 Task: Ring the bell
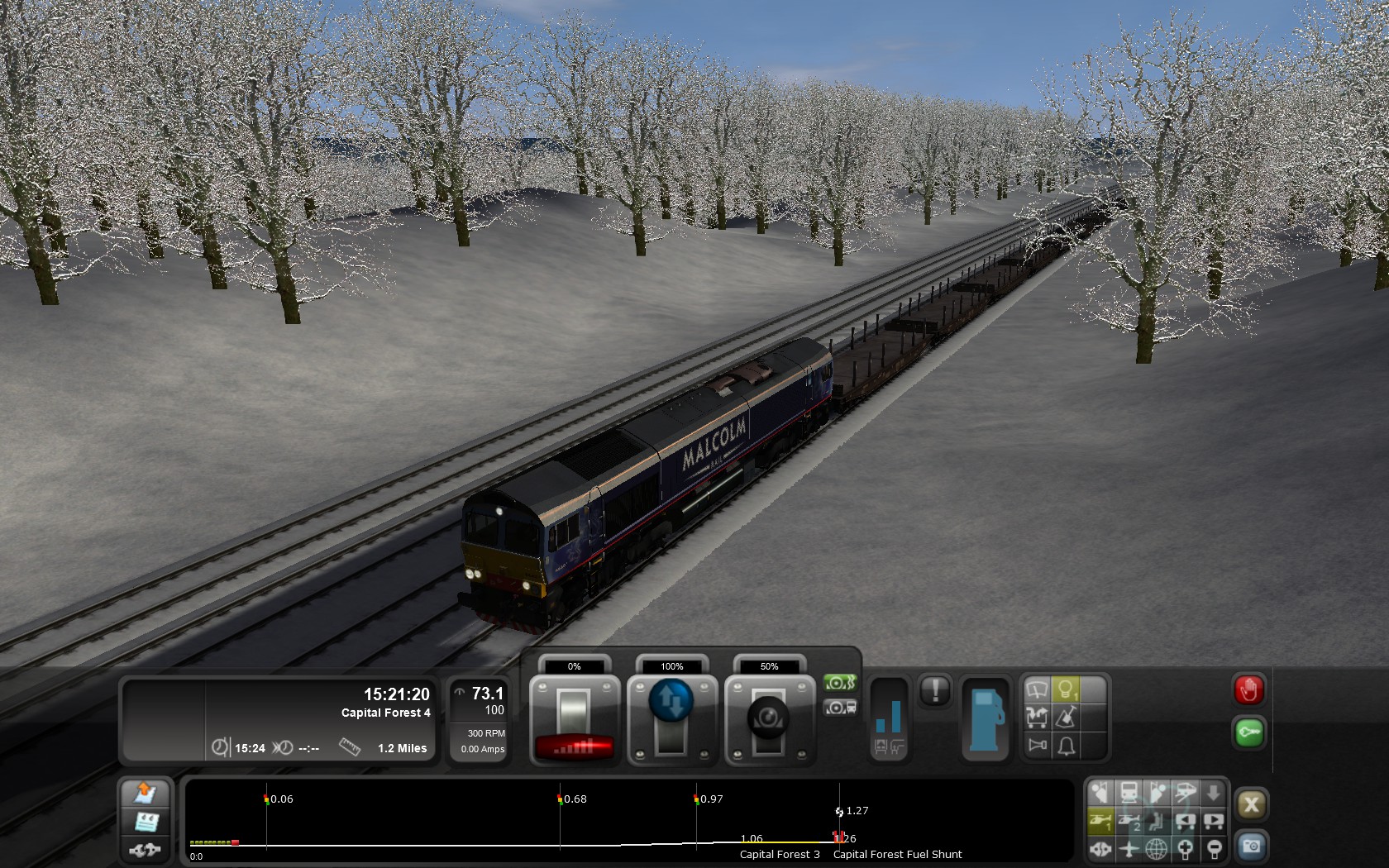click(x=1066, y=746)
